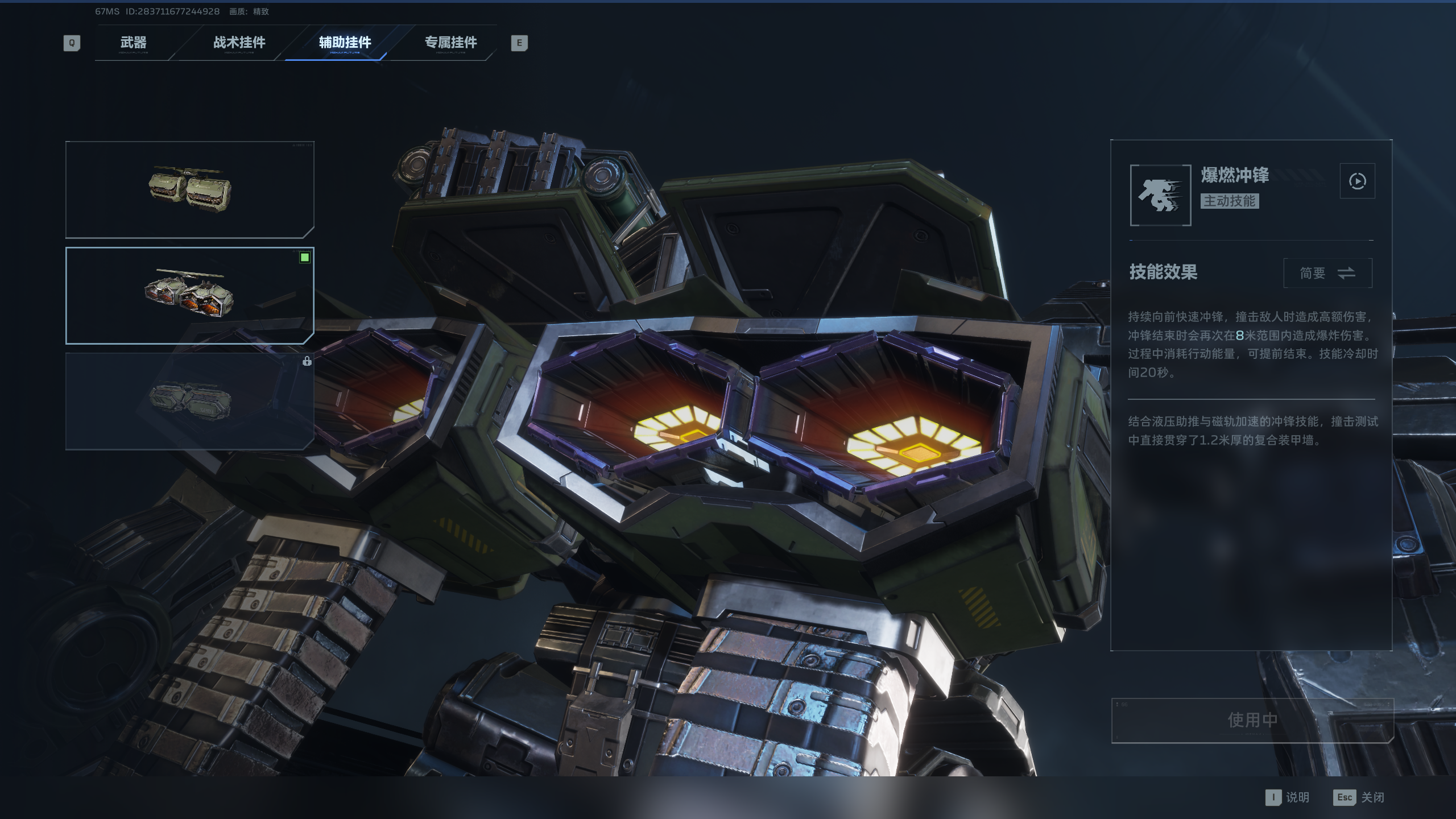Screen dimensions: 1456x819
Task: Select the equipped orange-glow booster card
Action: point(189,295)
